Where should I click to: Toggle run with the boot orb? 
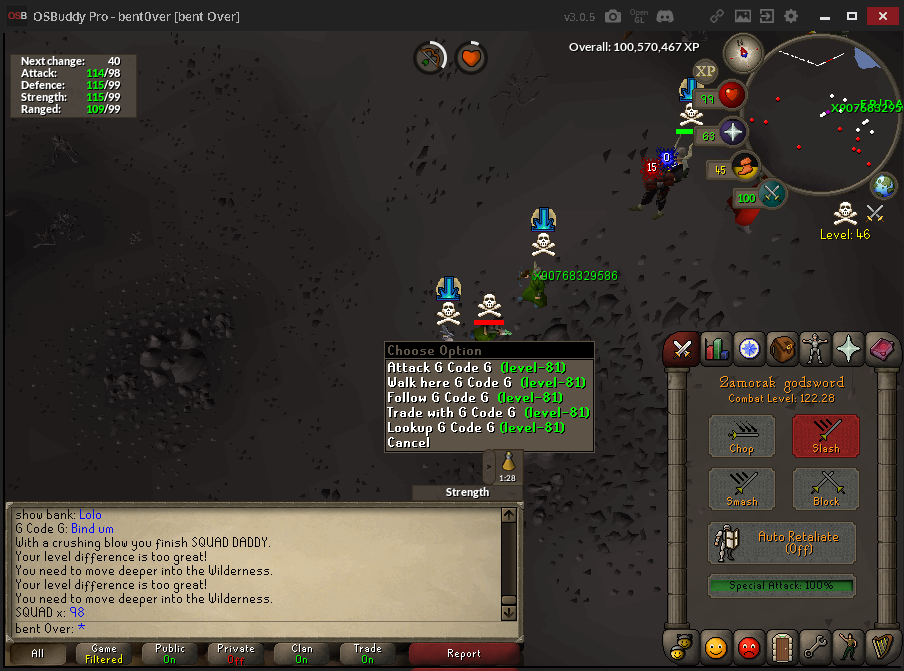coord(744,167)
